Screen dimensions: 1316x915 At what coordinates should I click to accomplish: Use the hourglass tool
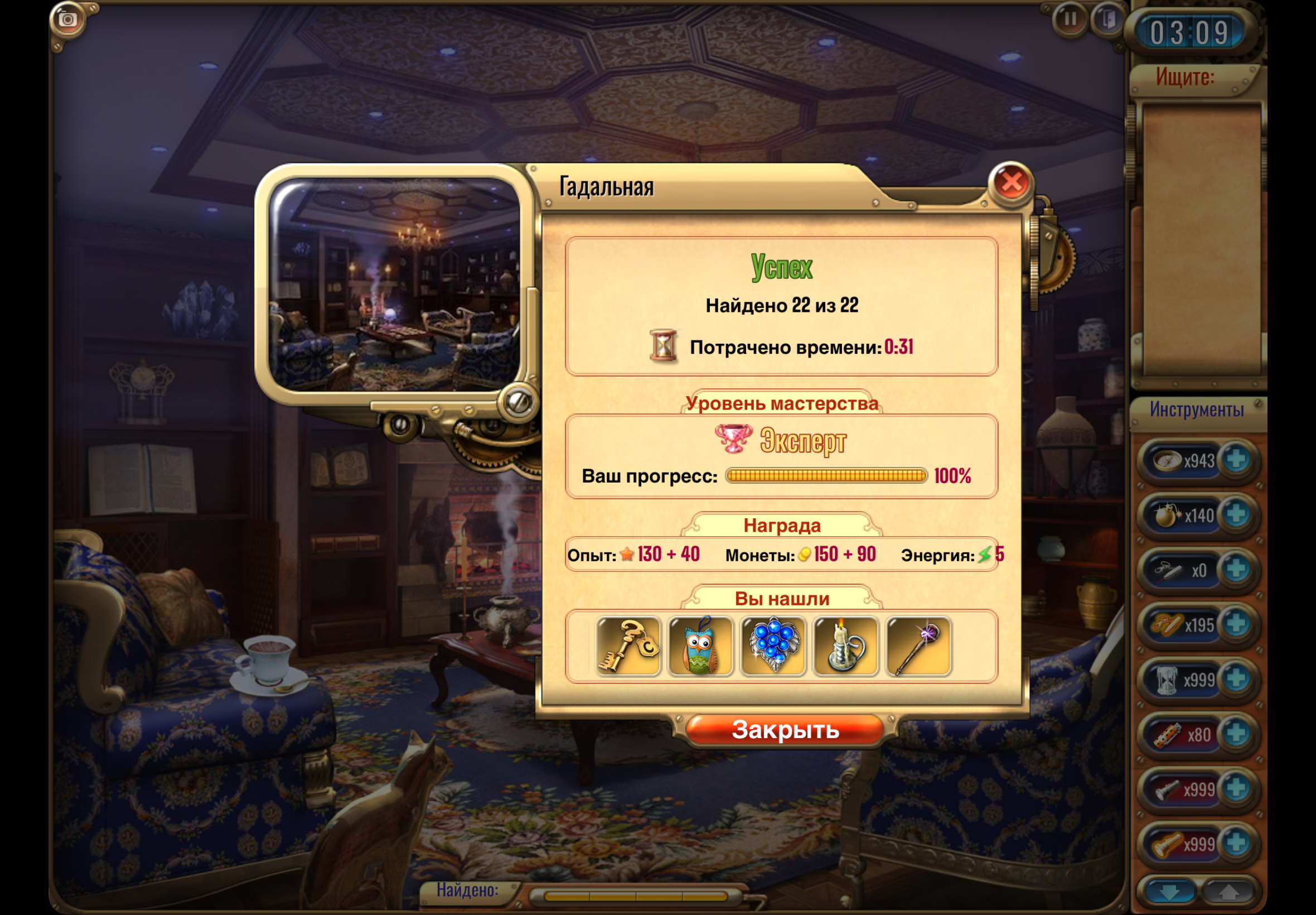(x=1167, y=680)
